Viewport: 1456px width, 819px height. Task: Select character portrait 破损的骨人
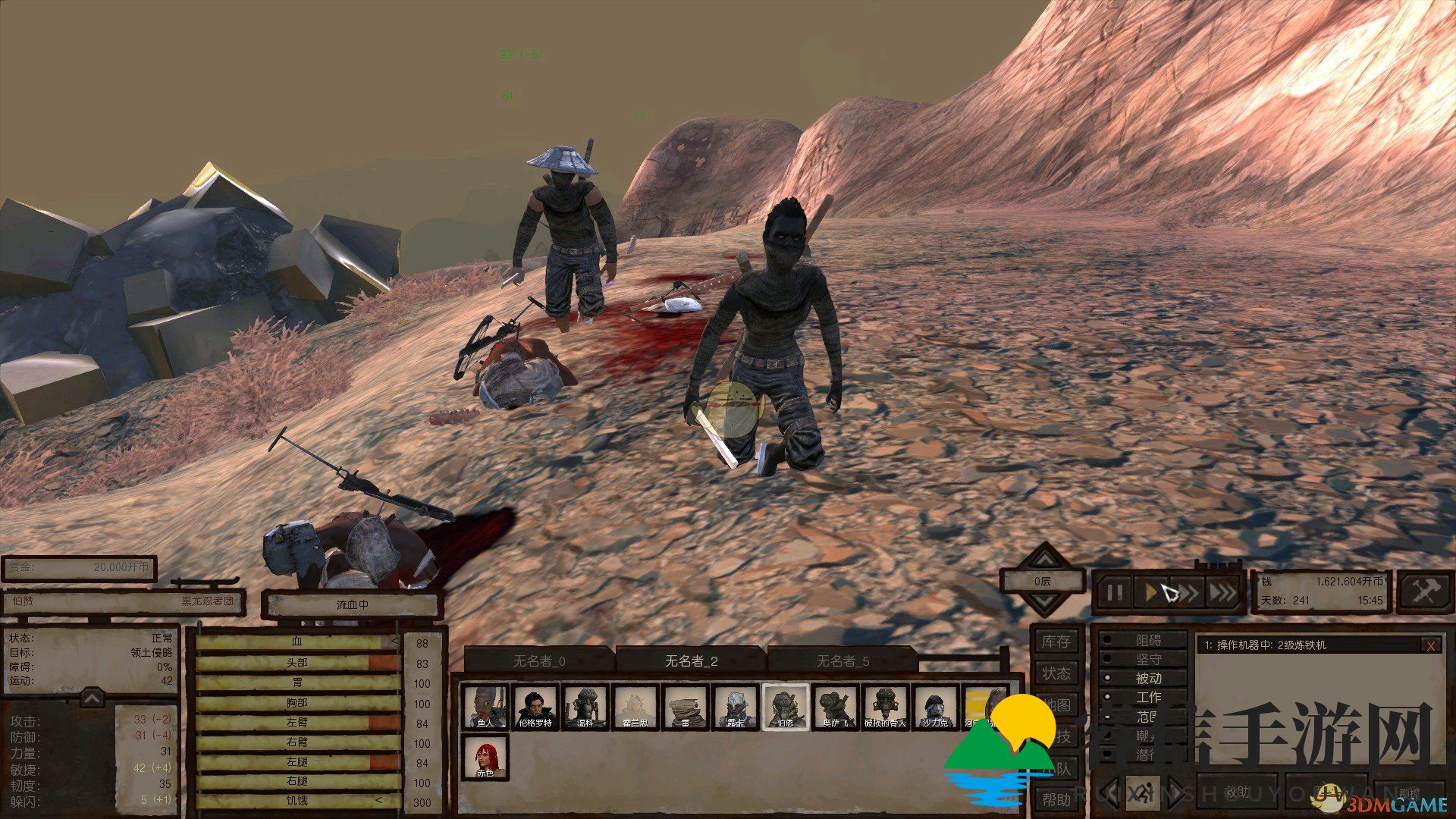(884, 707)
